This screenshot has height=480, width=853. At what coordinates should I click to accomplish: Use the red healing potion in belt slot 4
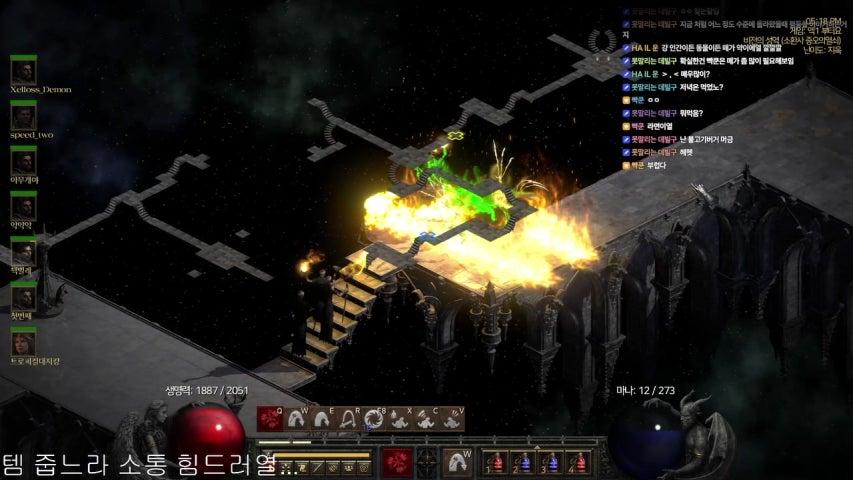(x=576, y=463)
